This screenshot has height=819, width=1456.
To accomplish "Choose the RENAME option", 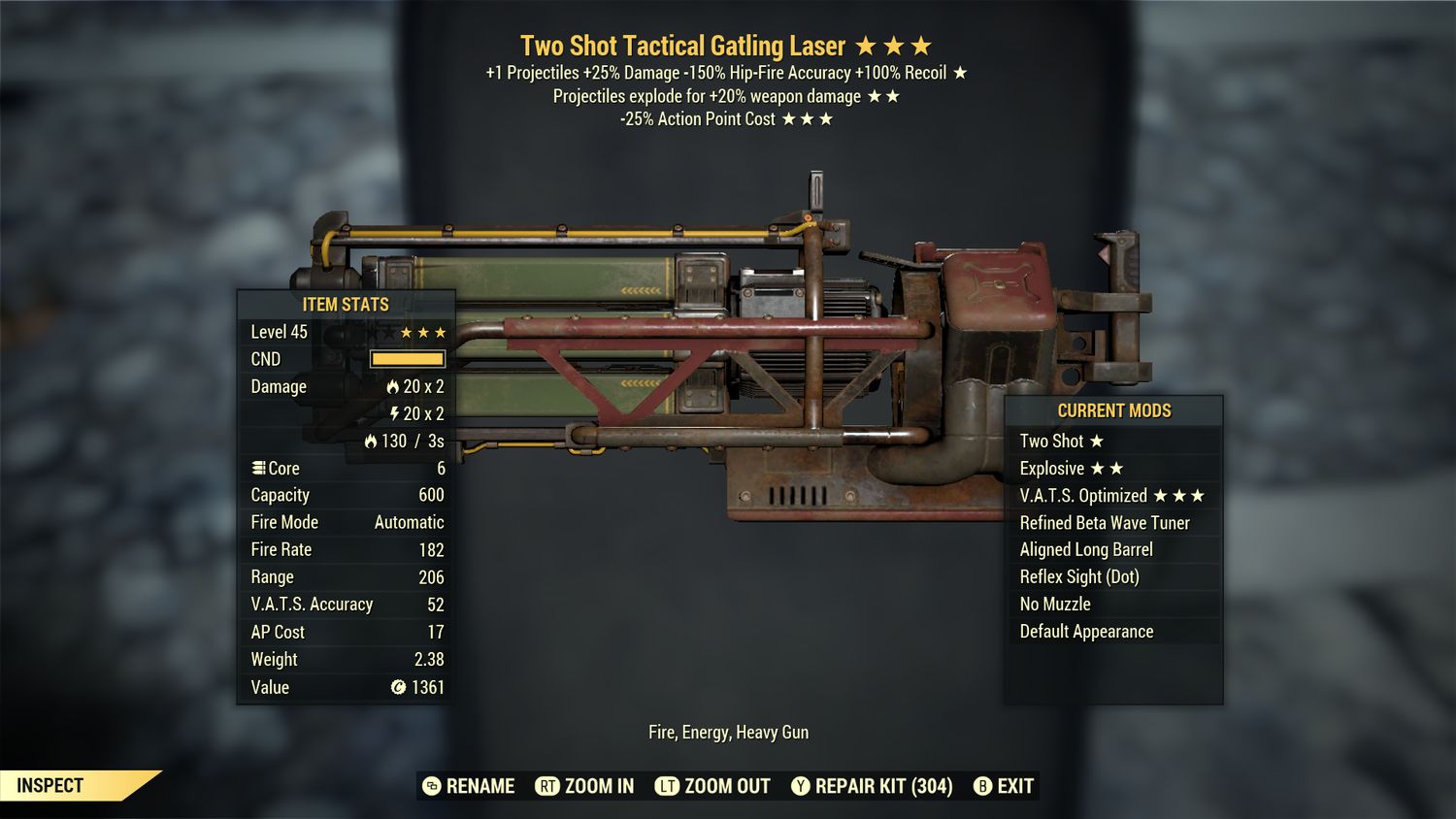I will coord(470,786).
